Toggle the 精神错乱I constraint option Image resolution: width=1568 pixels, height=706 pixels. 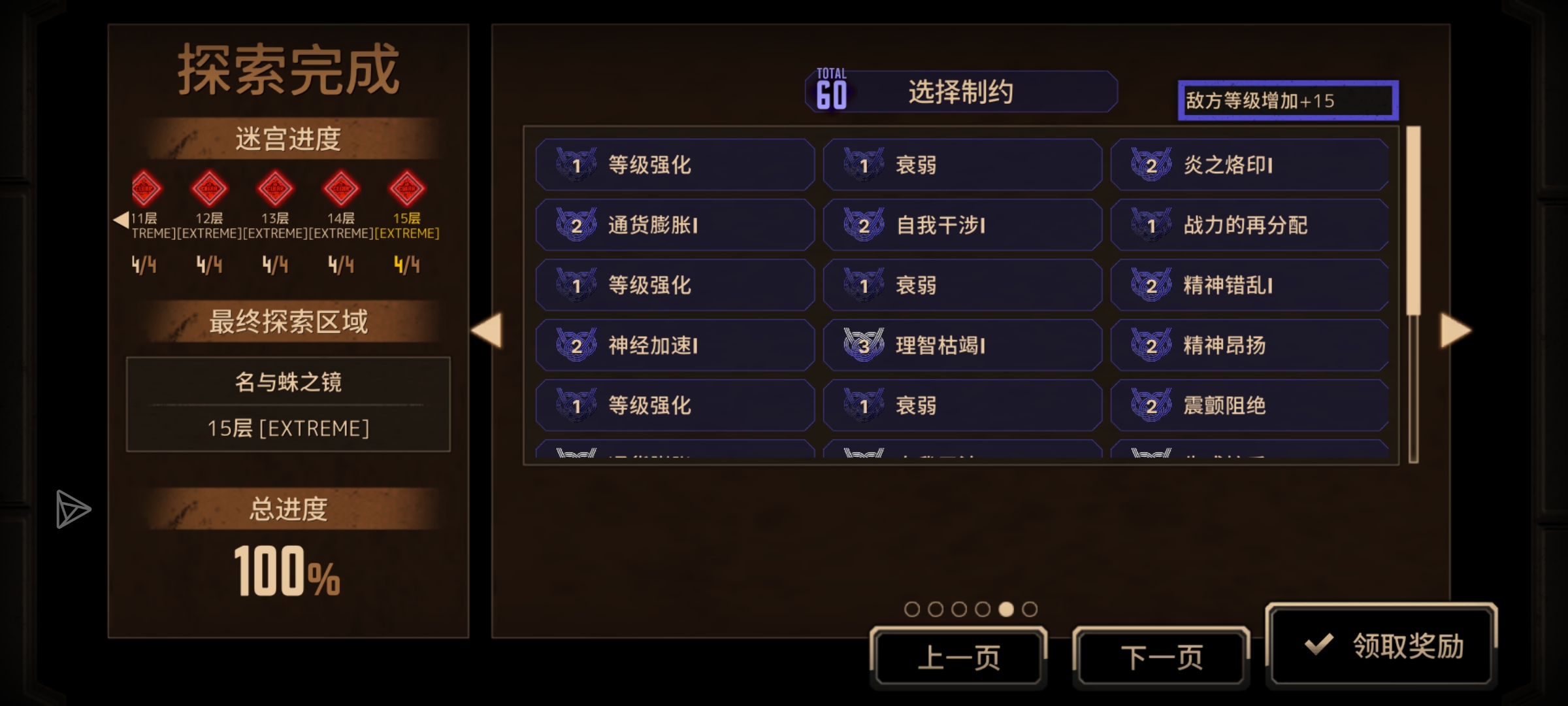(x=1249, y=284)
